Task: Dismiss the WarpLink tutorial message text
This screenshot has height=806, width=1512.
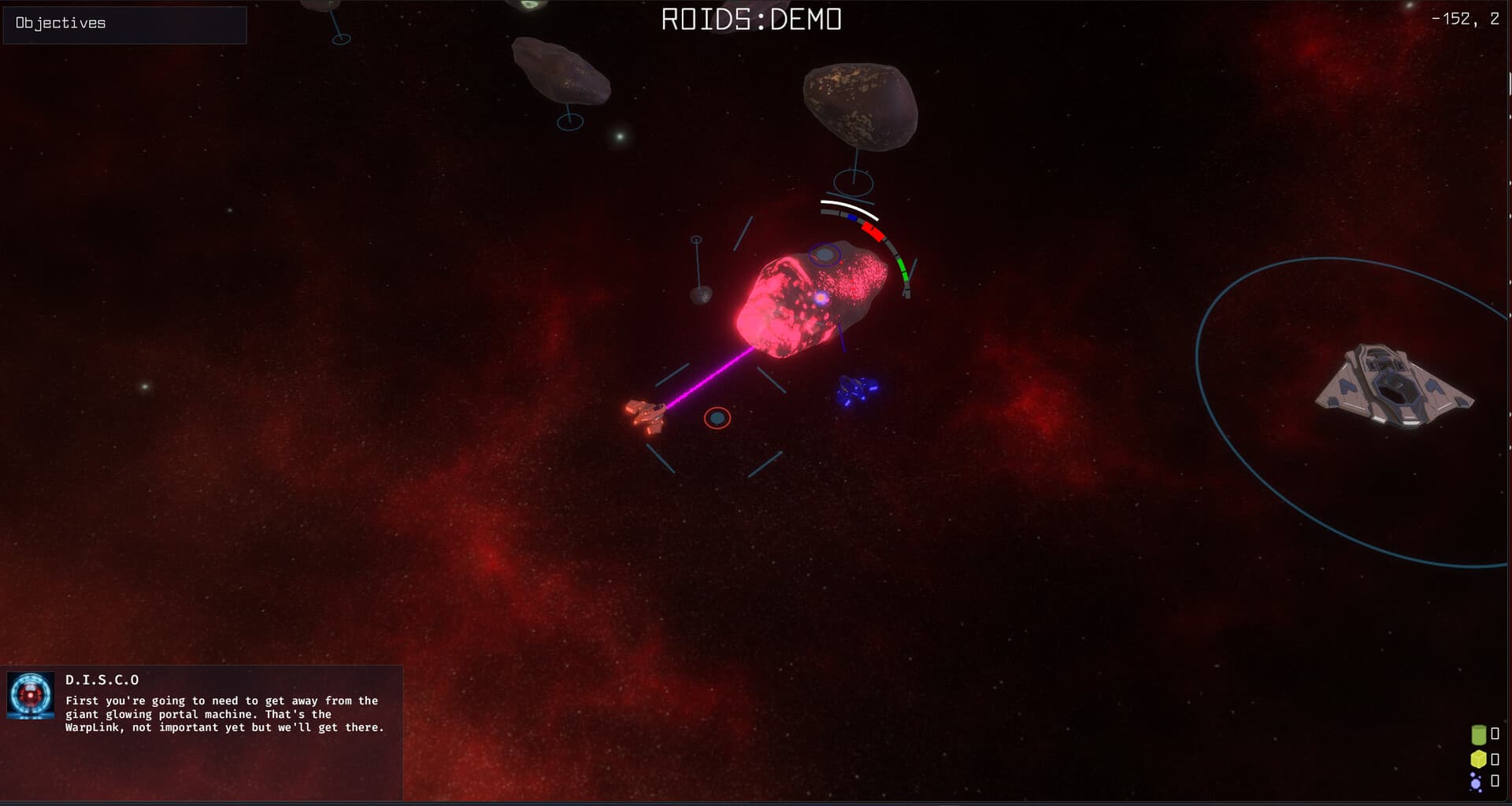Action: 220,714
